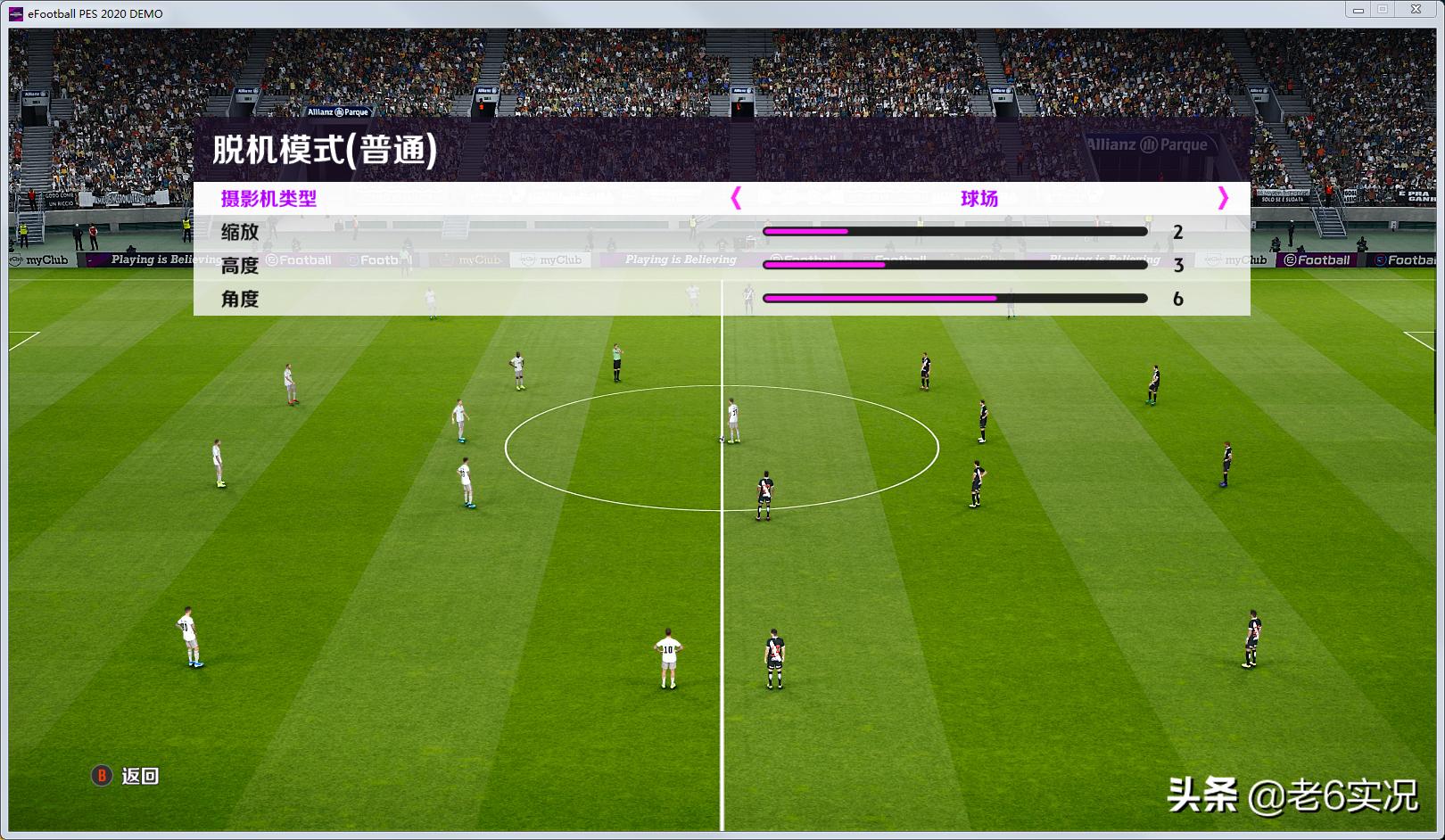Click the 高度 height slider bar

(x=954, y=265)
